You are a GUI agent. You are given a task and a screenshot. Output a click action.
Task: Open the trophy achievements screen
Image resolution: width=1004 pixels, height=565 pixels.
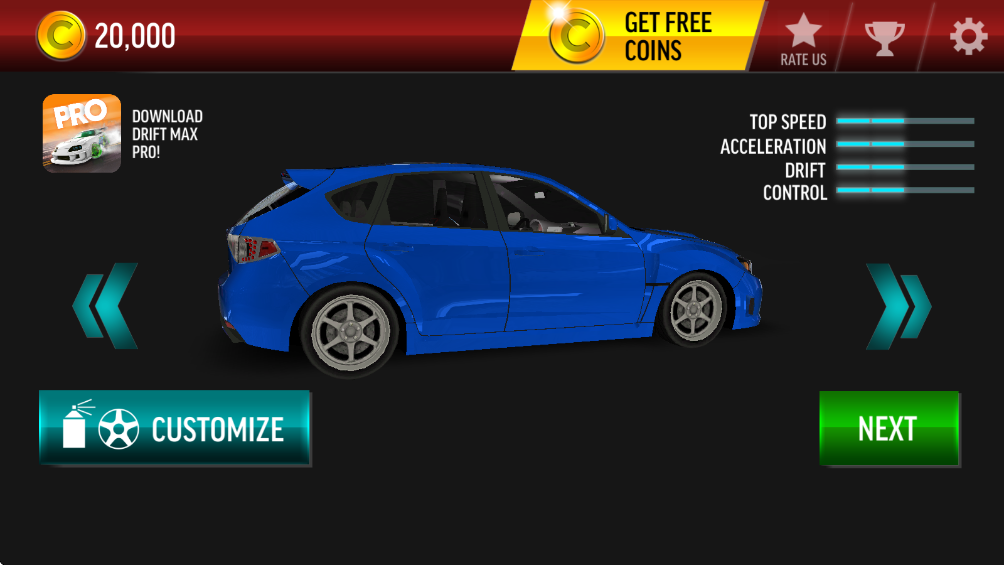click(884, 38)
